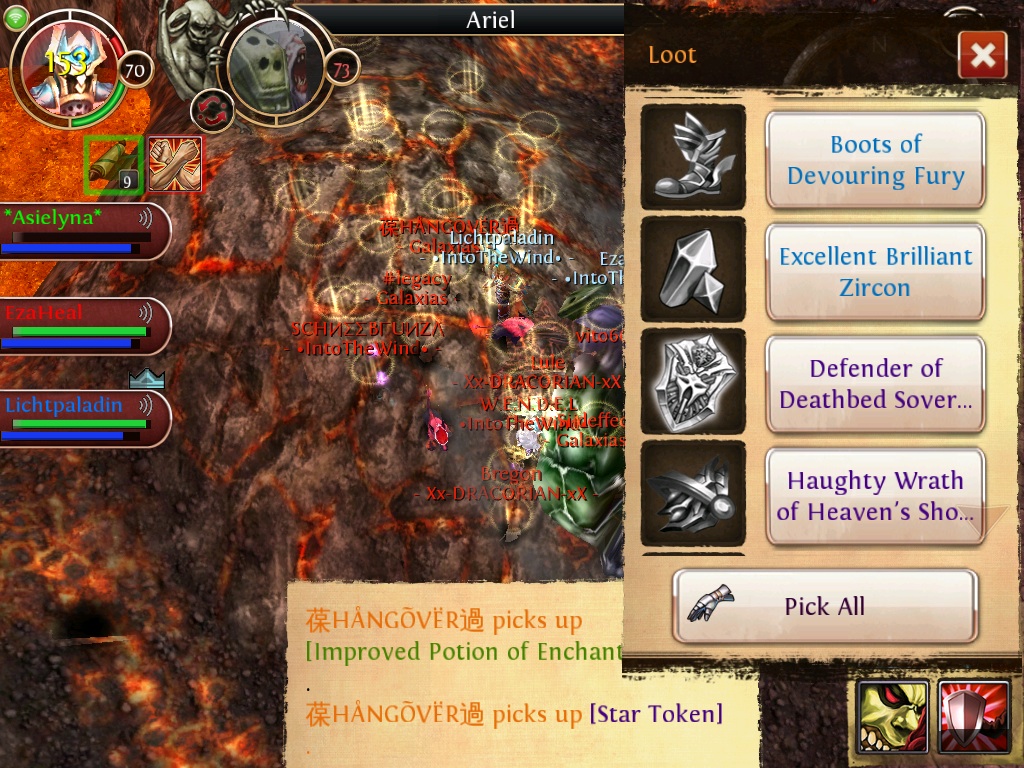Target party member EzaHeal
The height and width of the screenshot is (768, 1024).
(x=80, y=326)
